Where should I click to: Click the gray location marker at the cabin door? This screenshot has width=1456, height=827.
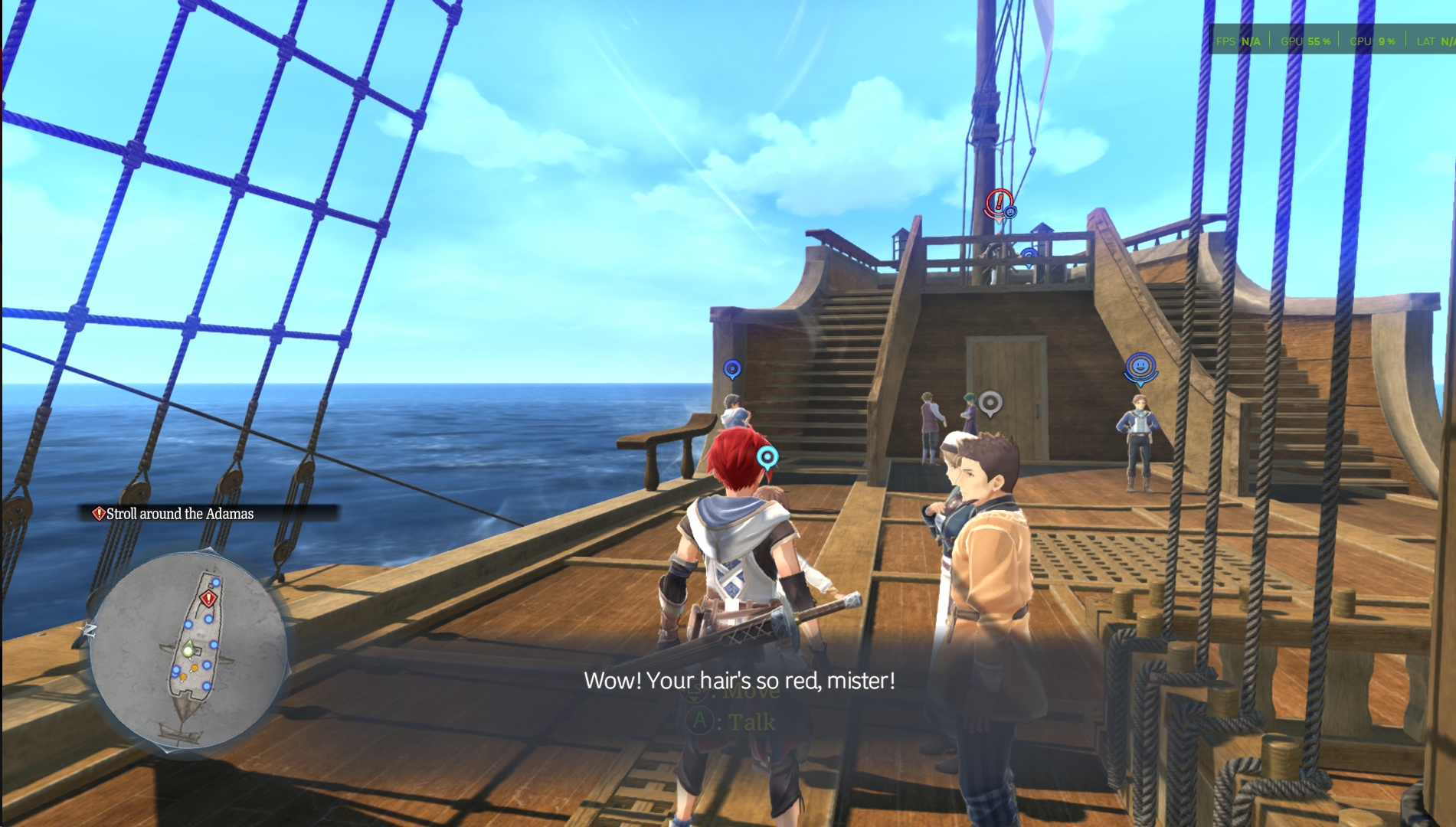pyautogui.click(x=990, y=402)
